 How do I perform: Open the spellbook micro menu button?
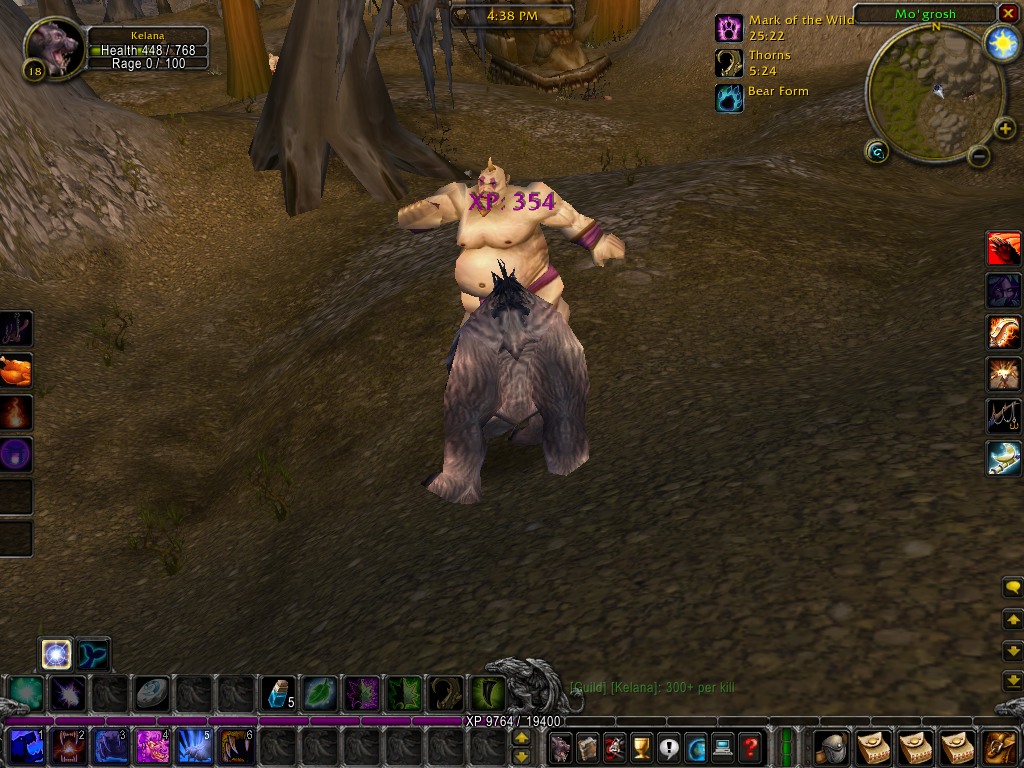click(588, 746)
